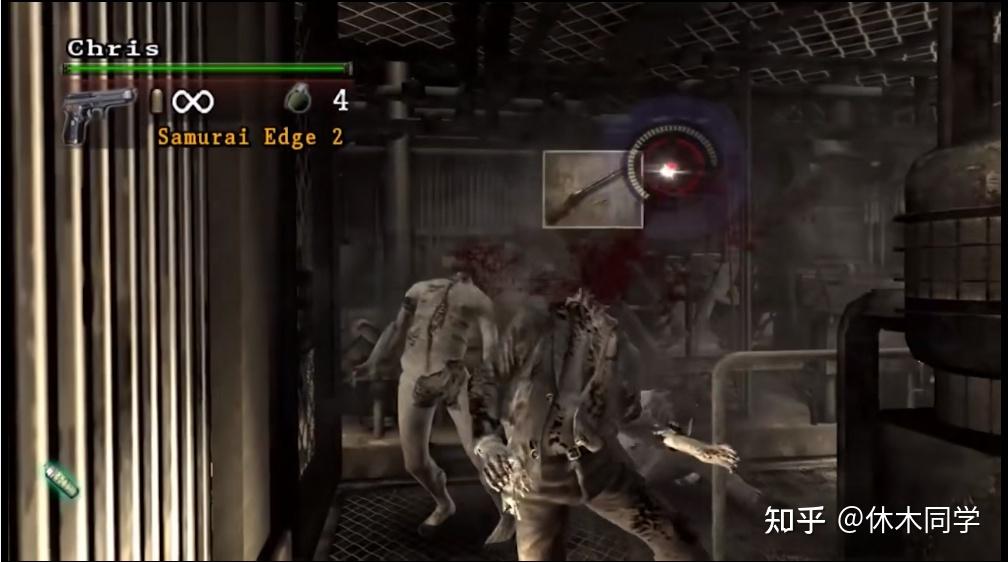Pick the shotgun preview thumbnail
Image resolution: width=1008 pixels, height=562 pixels.
592,189
